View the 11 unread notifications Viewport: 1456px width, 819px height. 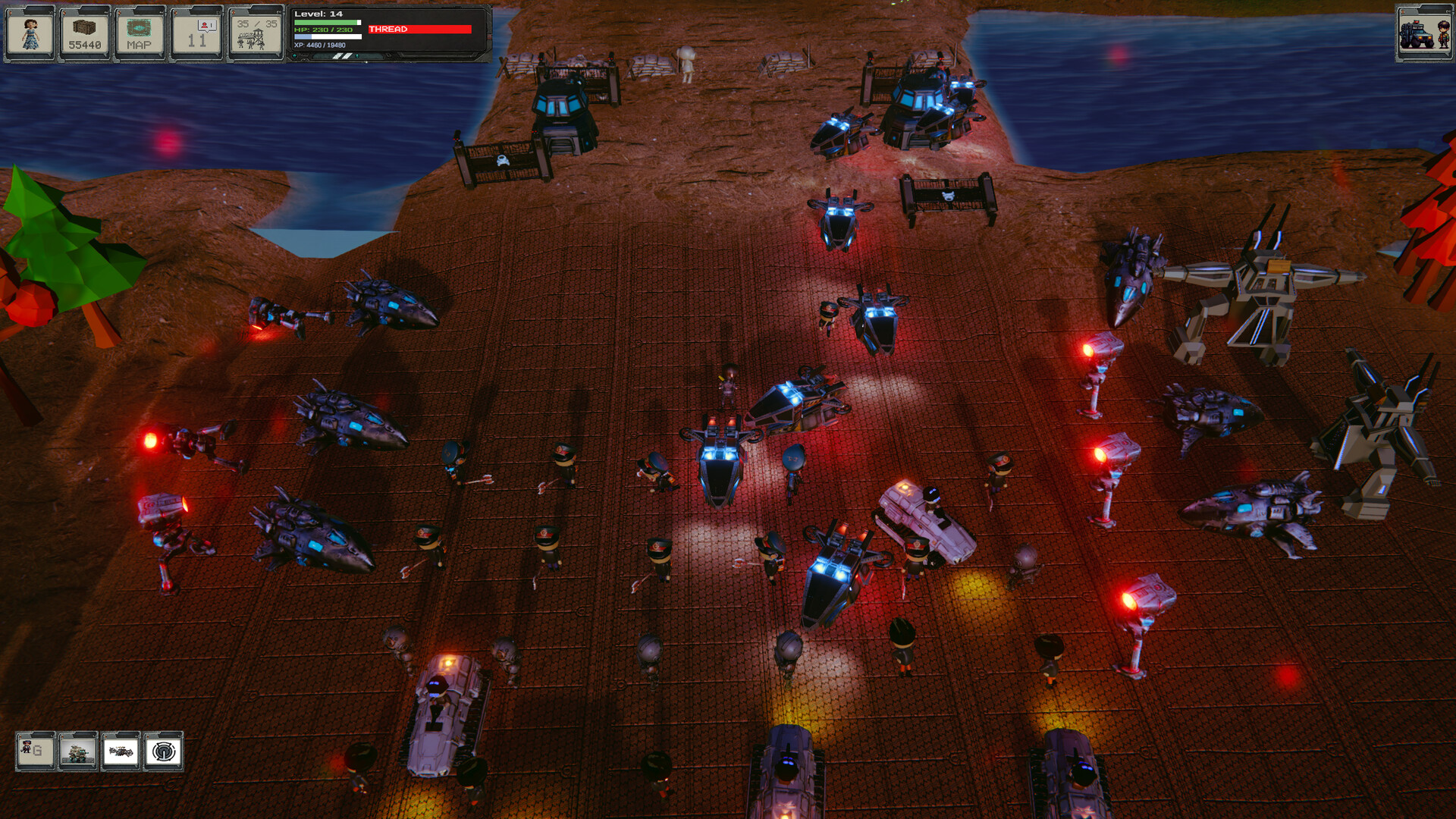coord(196,32)
